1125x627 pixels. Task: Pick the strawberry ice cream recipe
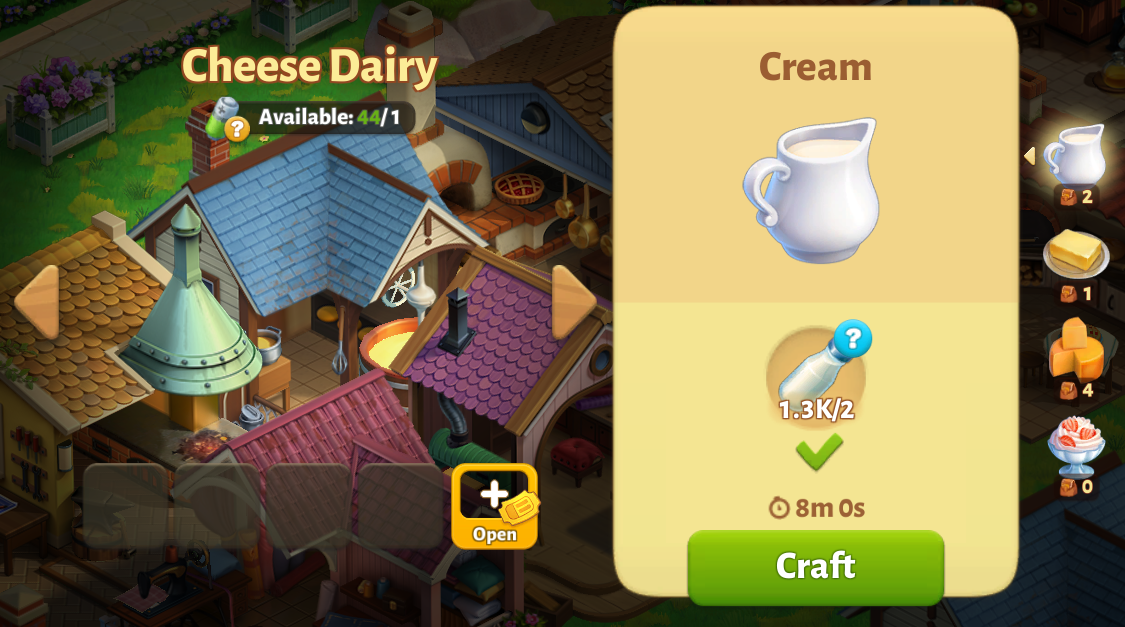coord(1075,446)
